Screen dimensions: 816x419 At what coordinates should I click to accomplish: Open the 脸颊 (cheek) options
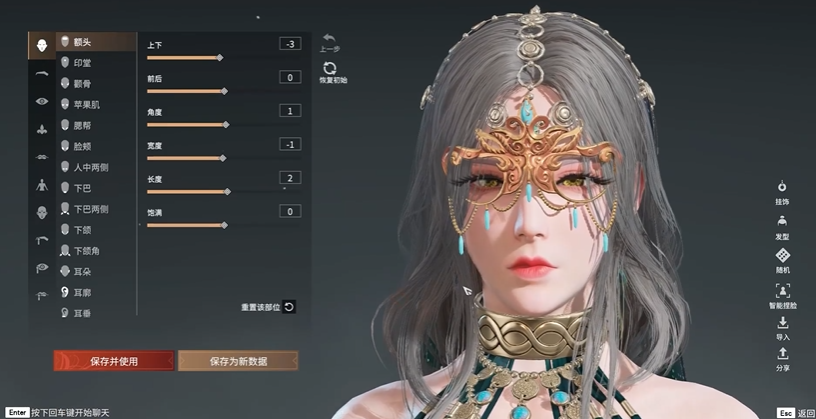(x=83, y=146)
